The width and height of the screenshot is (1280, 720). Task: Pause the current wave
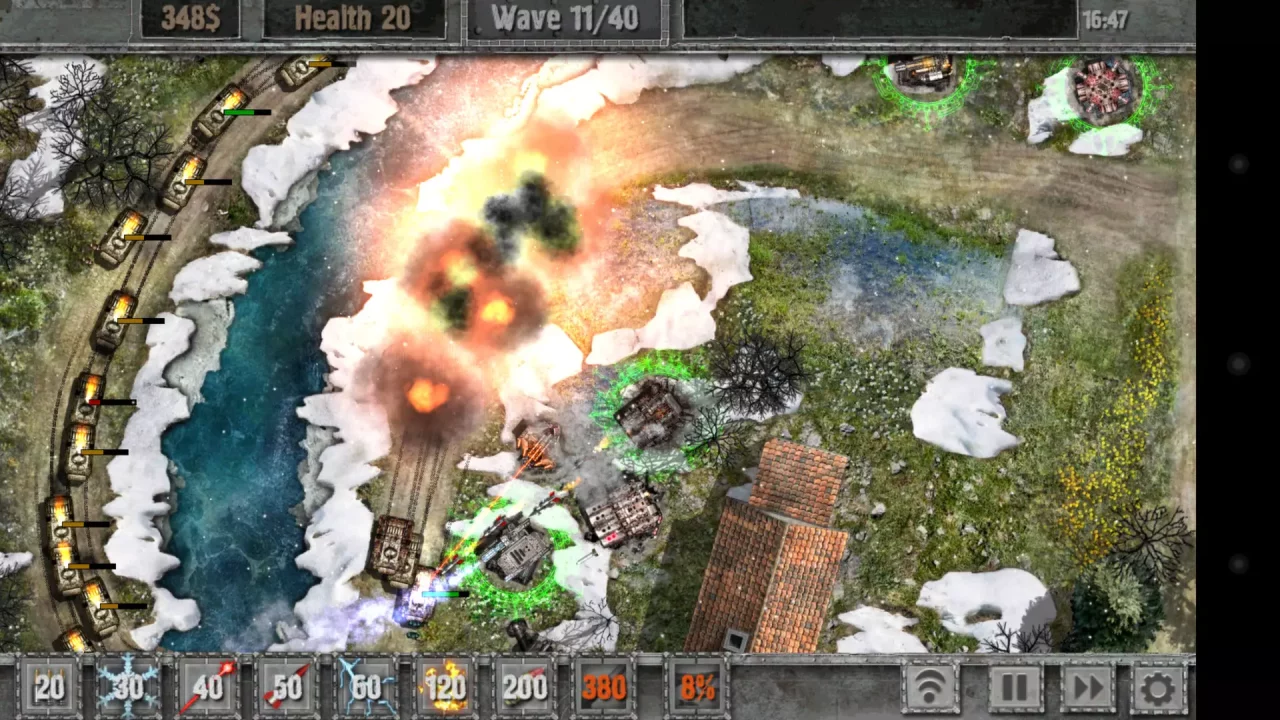pos(1015,687)
